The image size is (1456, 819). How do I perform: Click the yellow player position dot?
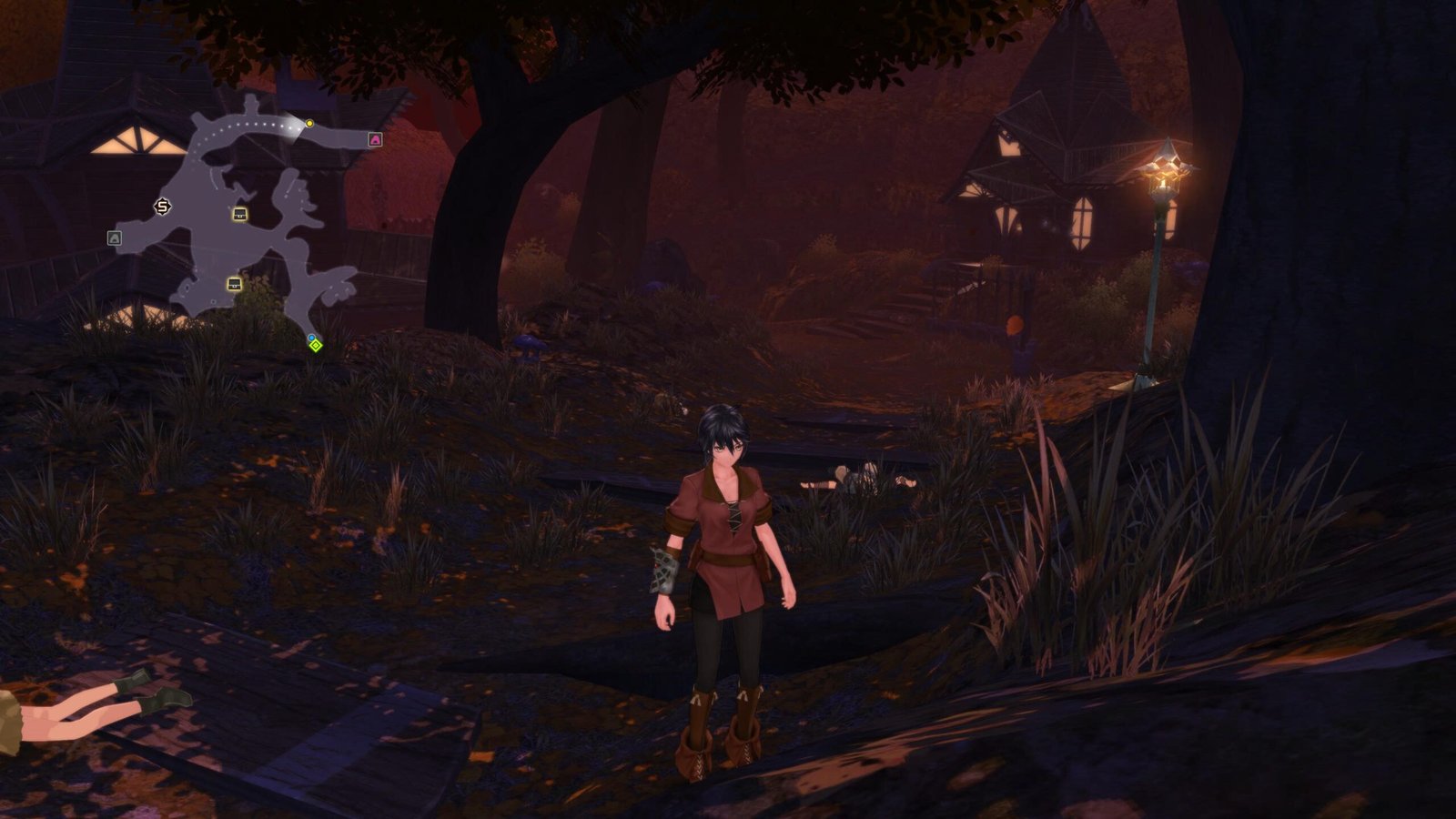coord(309,124)
